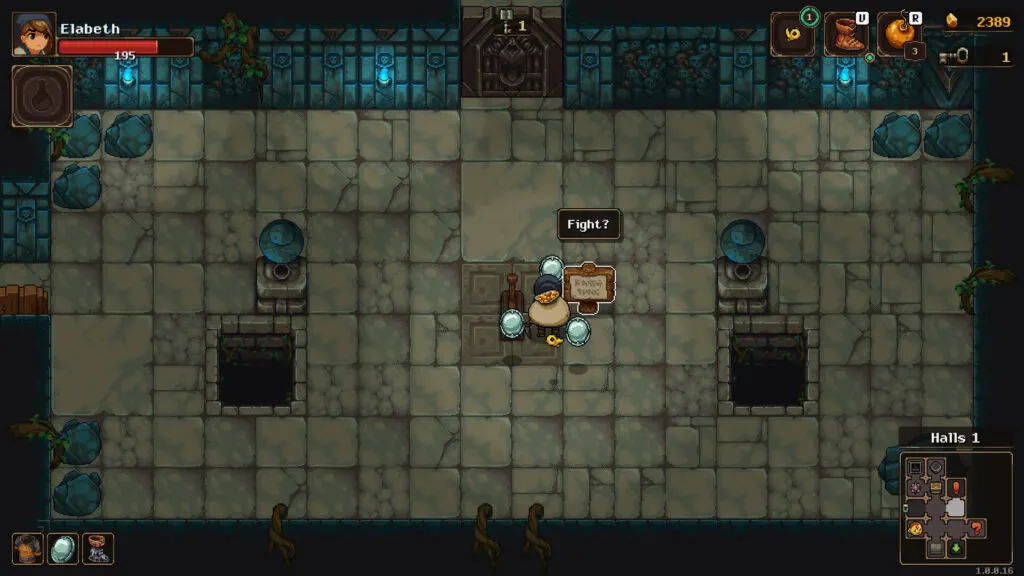Select the red exclamation room marker
1024x576 pixels.
957,487
